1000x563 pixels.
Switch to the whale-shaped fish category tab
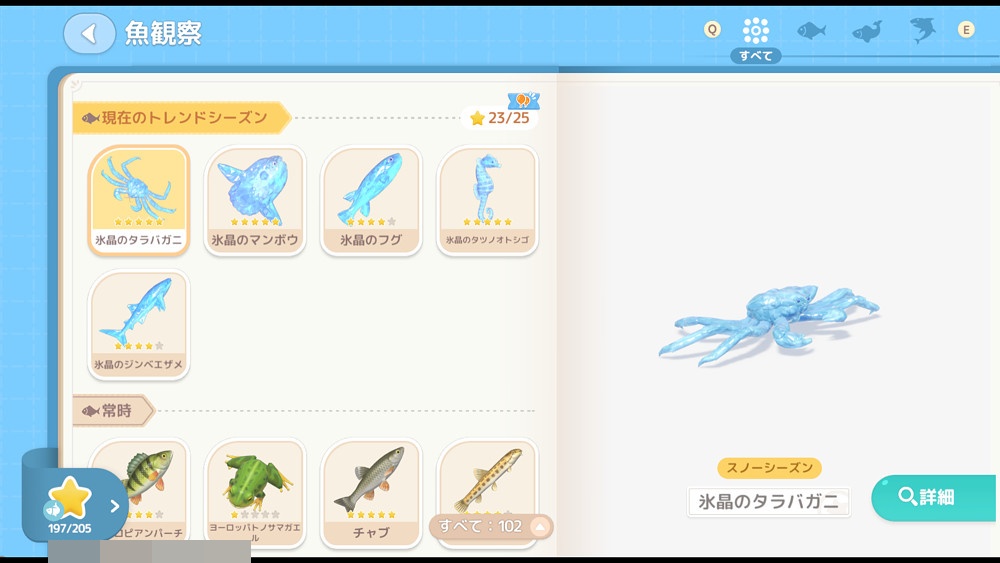point(867,31)
